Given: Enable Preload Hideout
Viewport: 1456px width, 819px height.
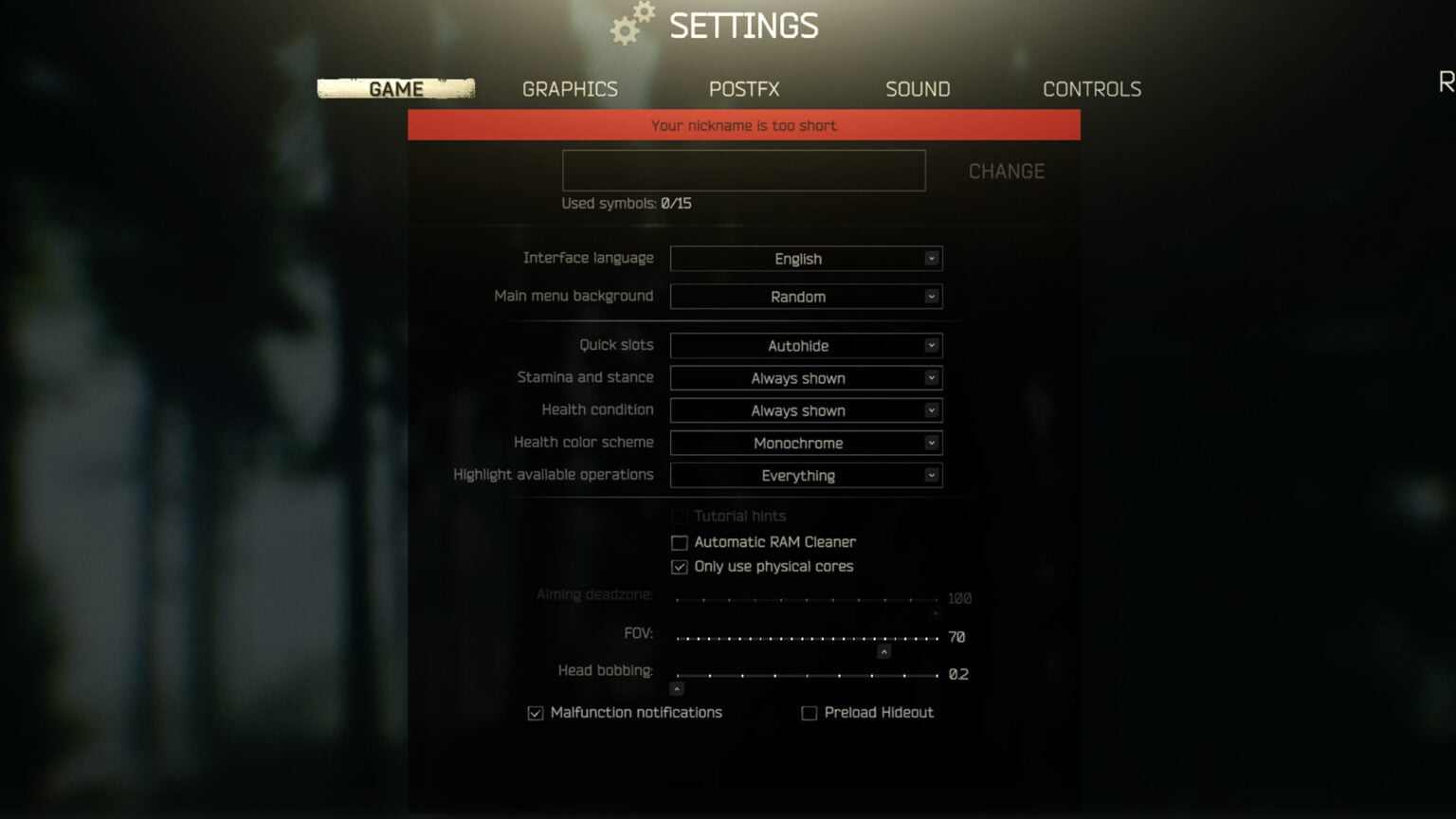Looking at the screenshot, I should (809, 712).
